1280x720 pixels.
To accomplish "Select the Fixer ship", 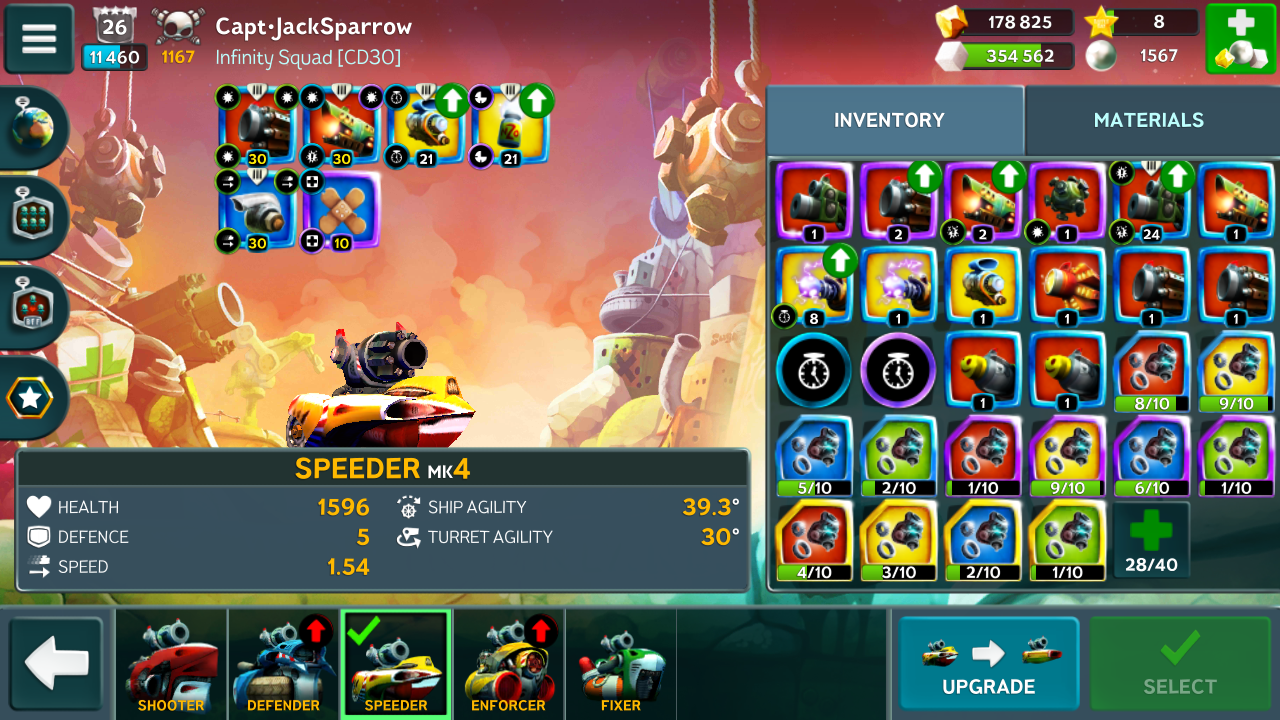I will point(621,664).
